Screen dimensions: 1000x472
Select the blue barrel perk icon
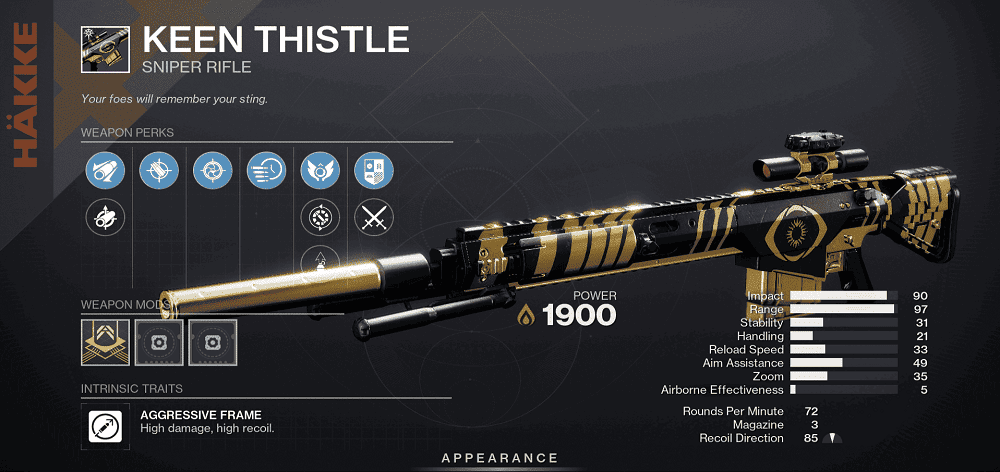(x=104, y=171)
